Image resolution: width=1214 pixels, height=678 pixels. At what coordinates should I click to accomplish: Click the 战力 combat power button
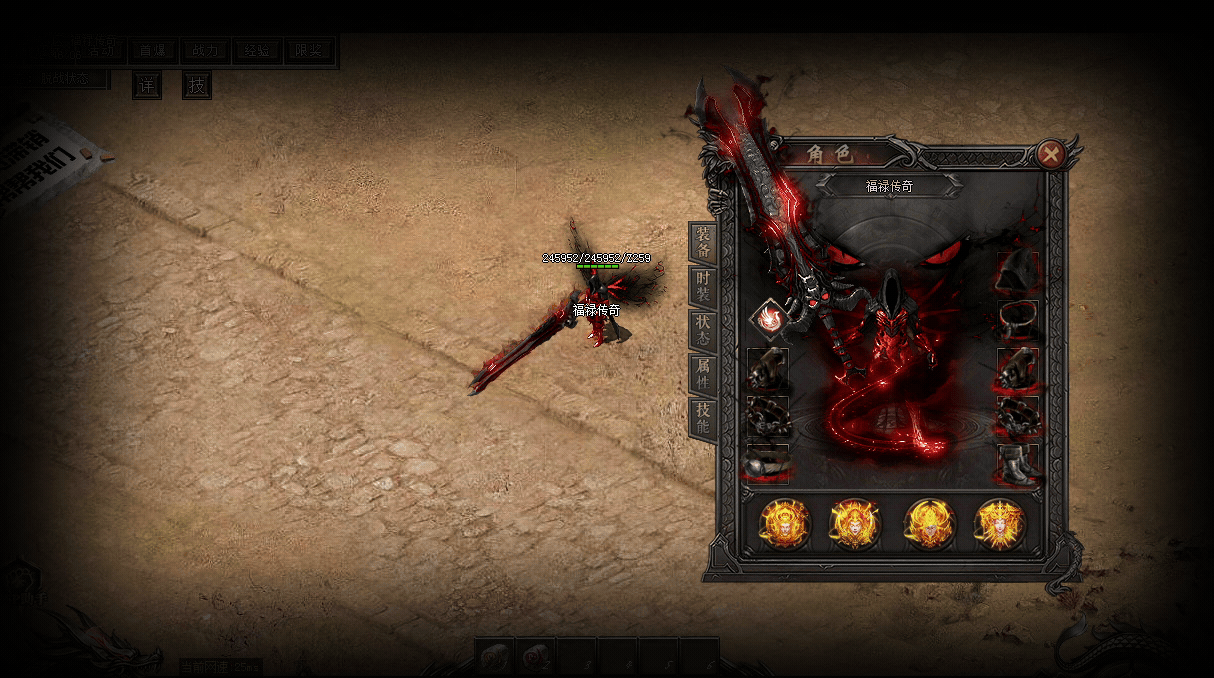tap(205, 51)
